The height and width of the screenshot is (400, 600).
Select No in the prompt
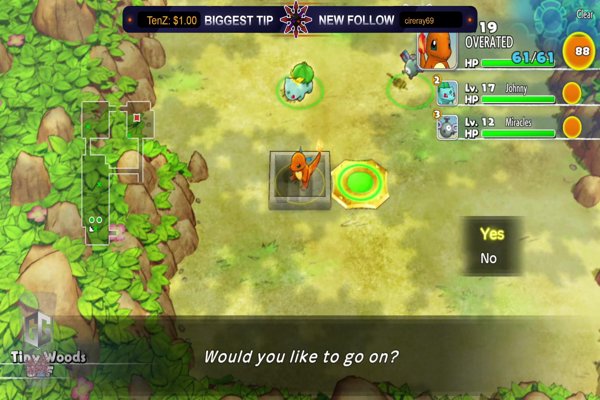(488, 258)
